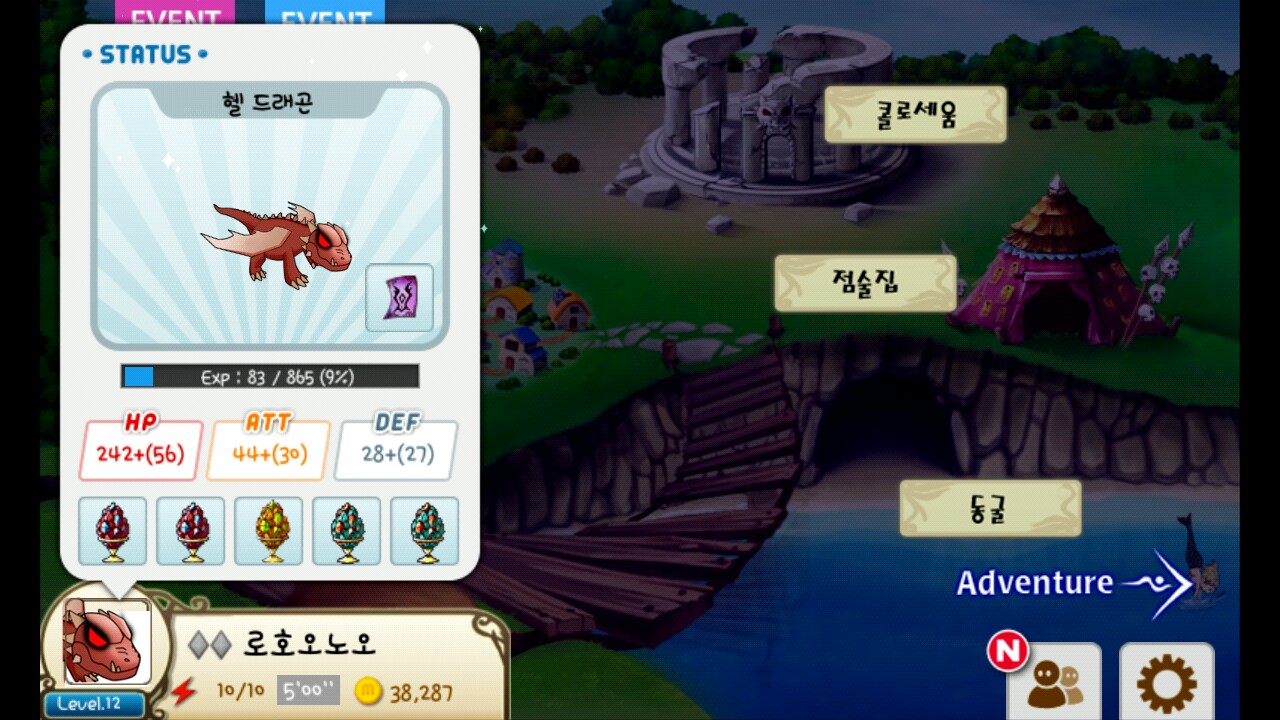Tap the gold coin currency icon
The image size is (1280, 720).
[369, 691]
